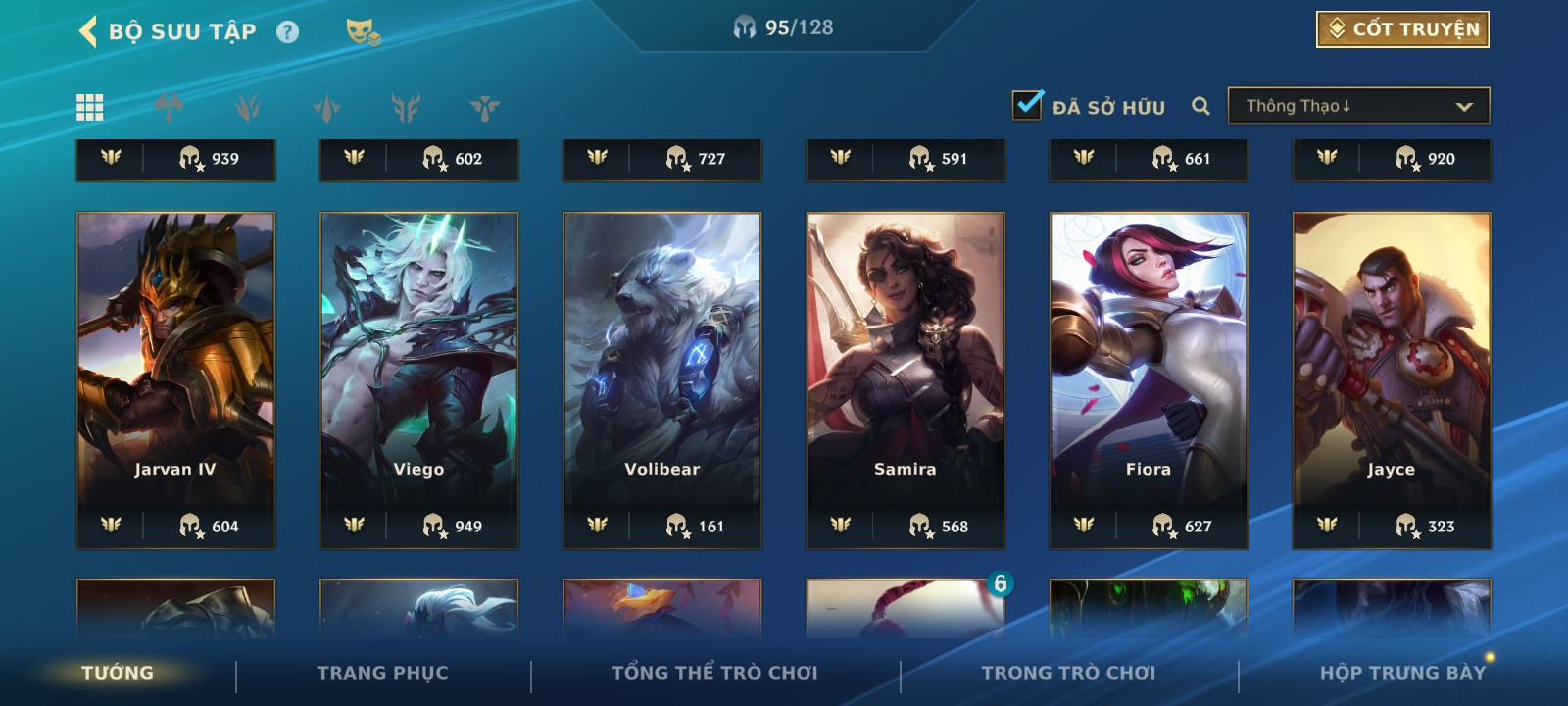Select the all-champions grid filter
This screenshot has width=1568, height=706.
click(90, 107)
